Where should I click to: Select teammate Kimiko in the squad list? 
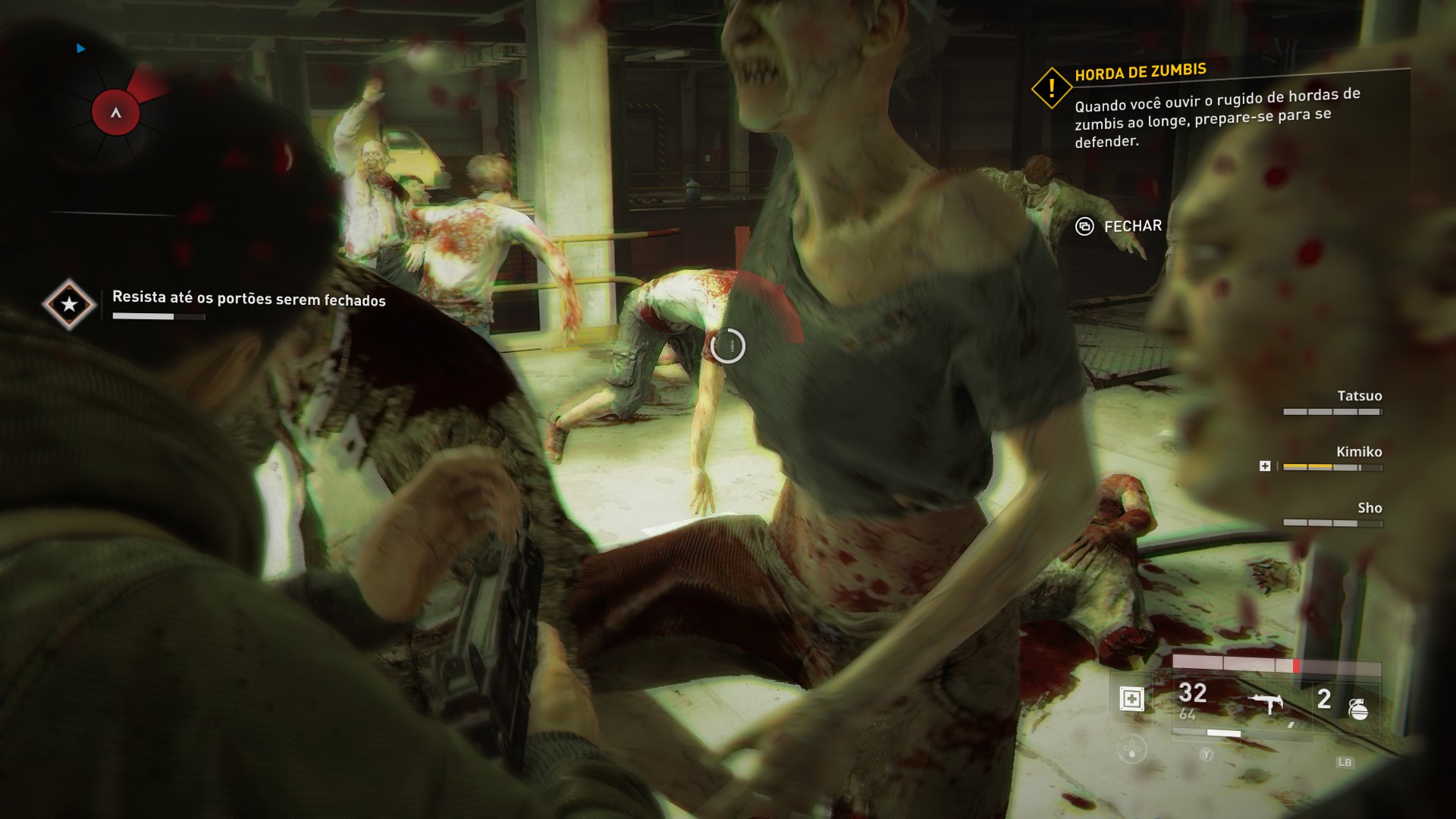[1358, 452]
